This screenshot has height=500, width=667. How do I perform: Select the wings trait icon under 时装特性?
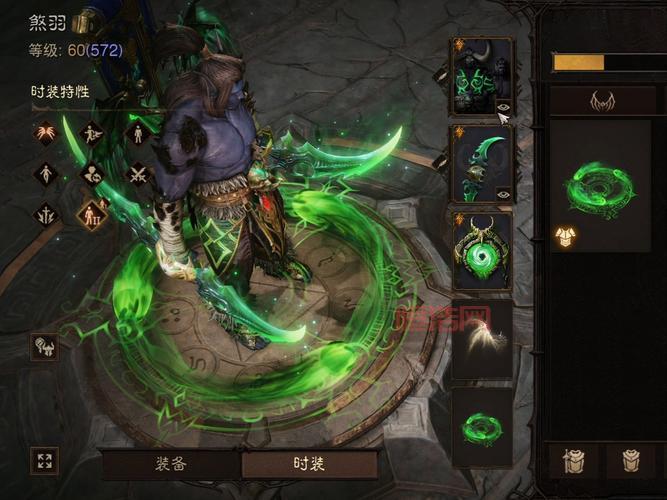[45, 133]
